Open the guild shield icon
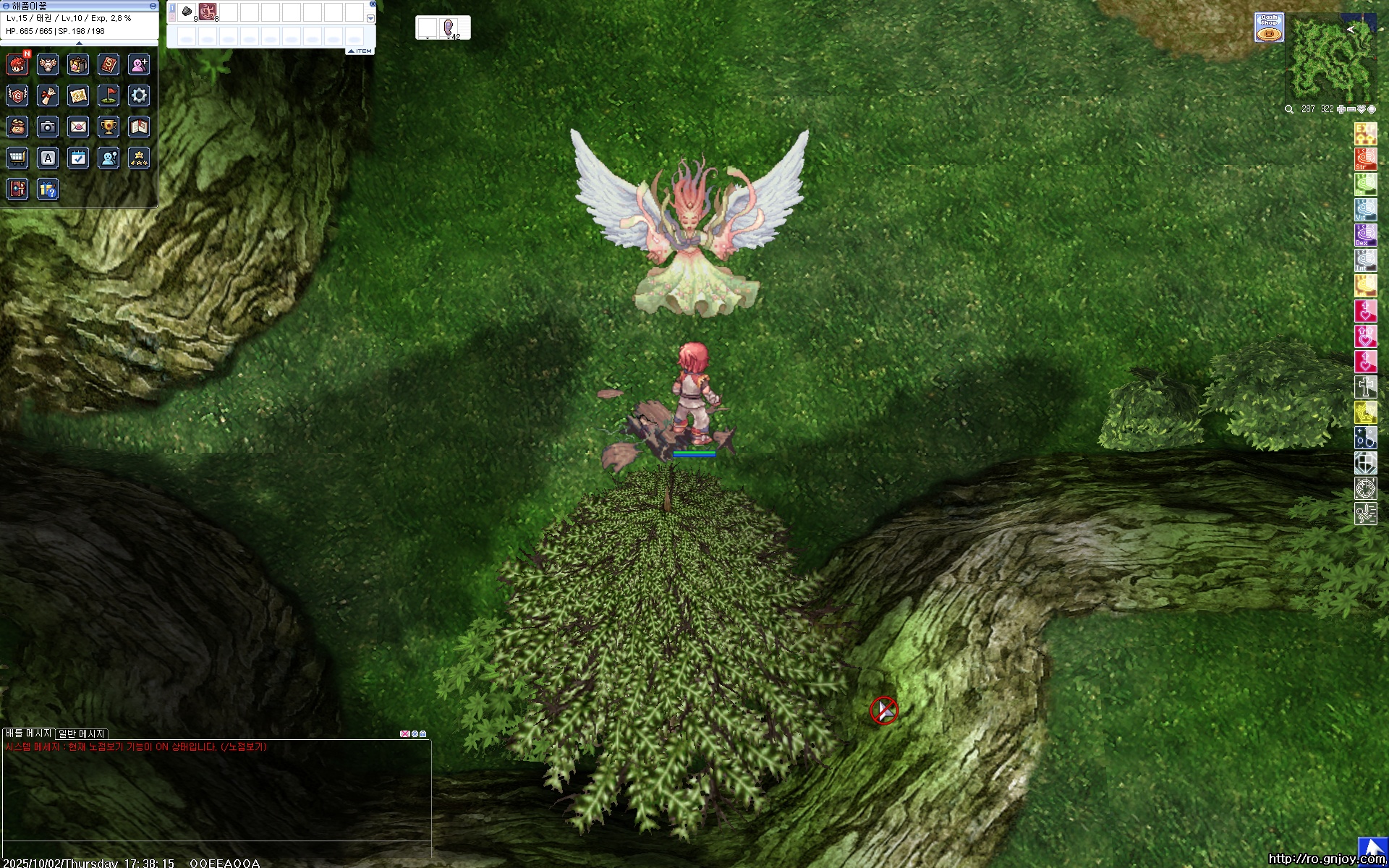This screenshot has height=868, width=1389. coord(17,95)
